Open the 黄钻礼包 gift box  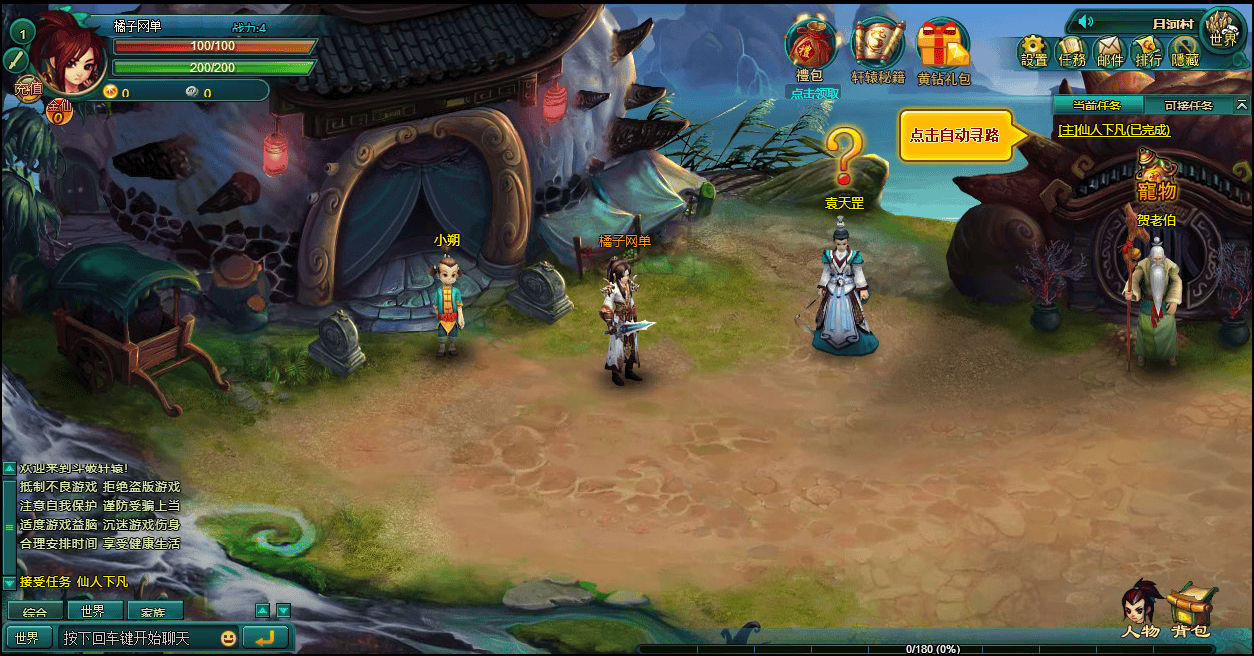click(x=943, y=48)
